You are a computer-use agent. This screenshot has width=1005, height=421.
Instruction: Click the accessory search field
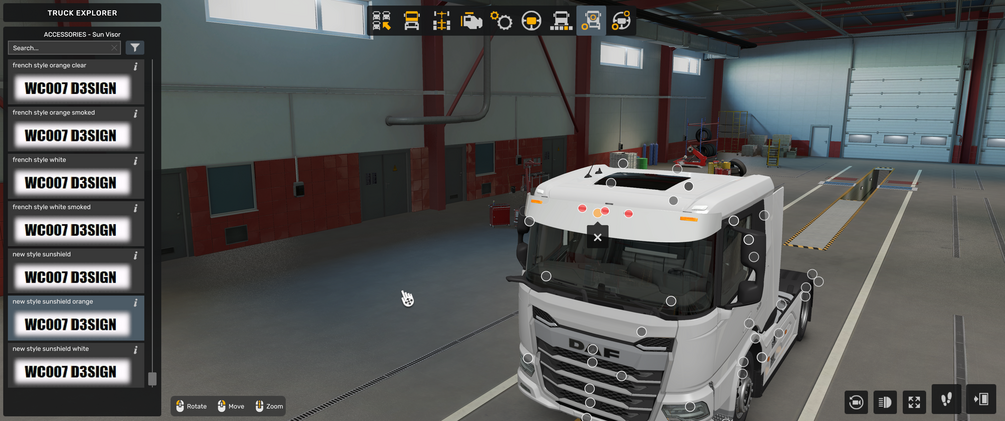pos(62,48)
